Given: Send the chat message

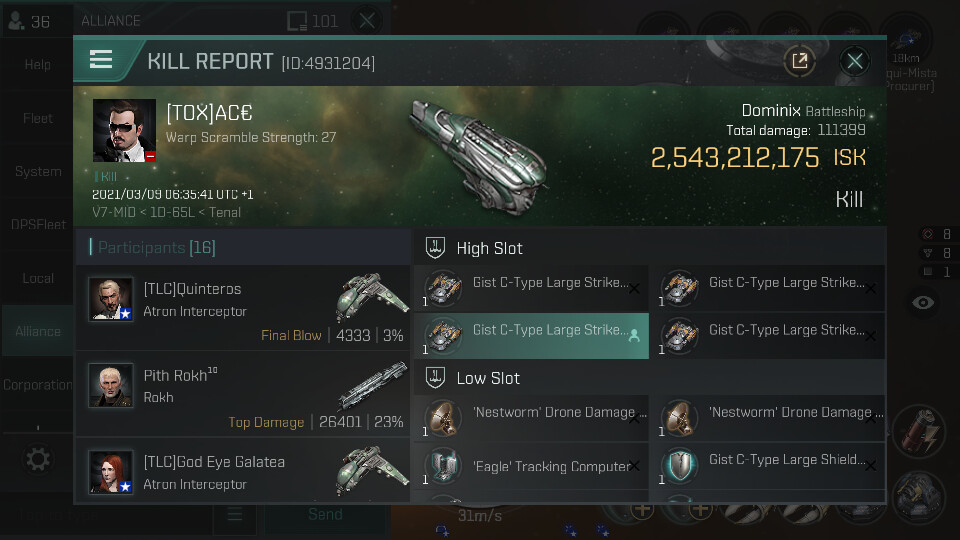Looking at the screenshot, I should (325, 514).
